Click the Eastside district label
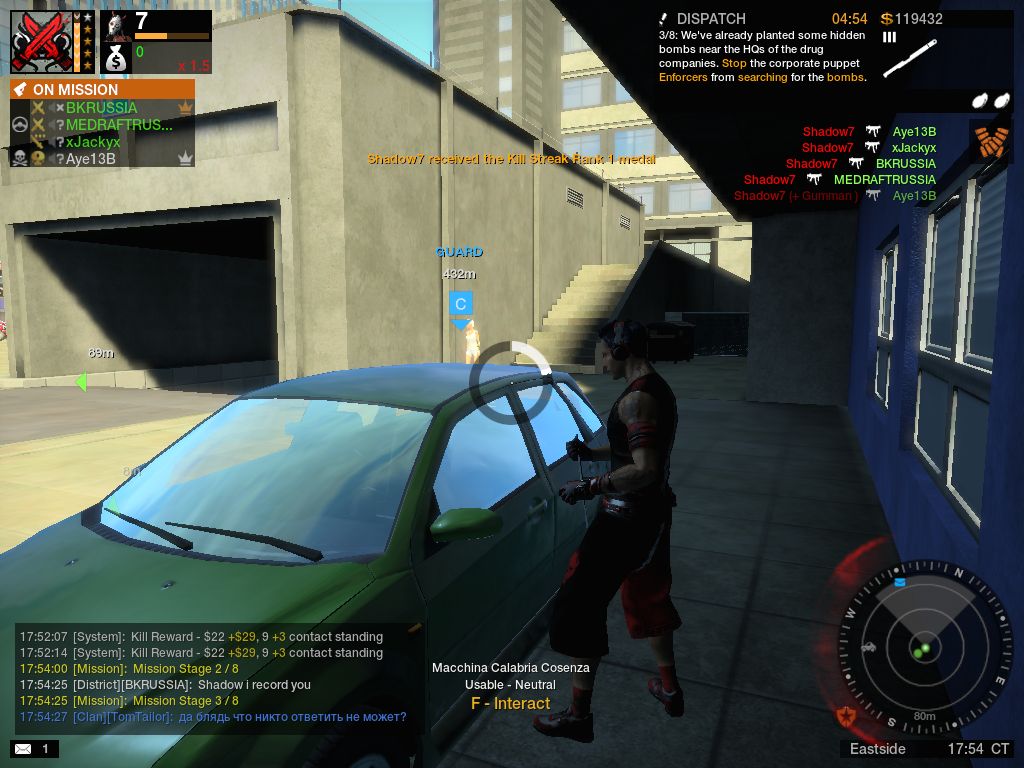 (878, 749)
